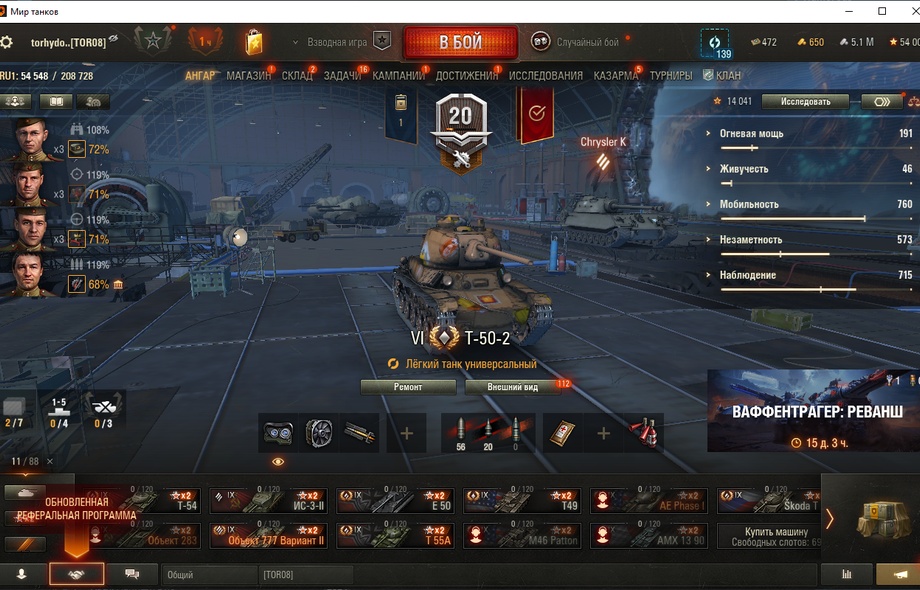The height and width of the screenshot is (590, 920).
Task: Open the СКЛАД tab
Action: 297,75
